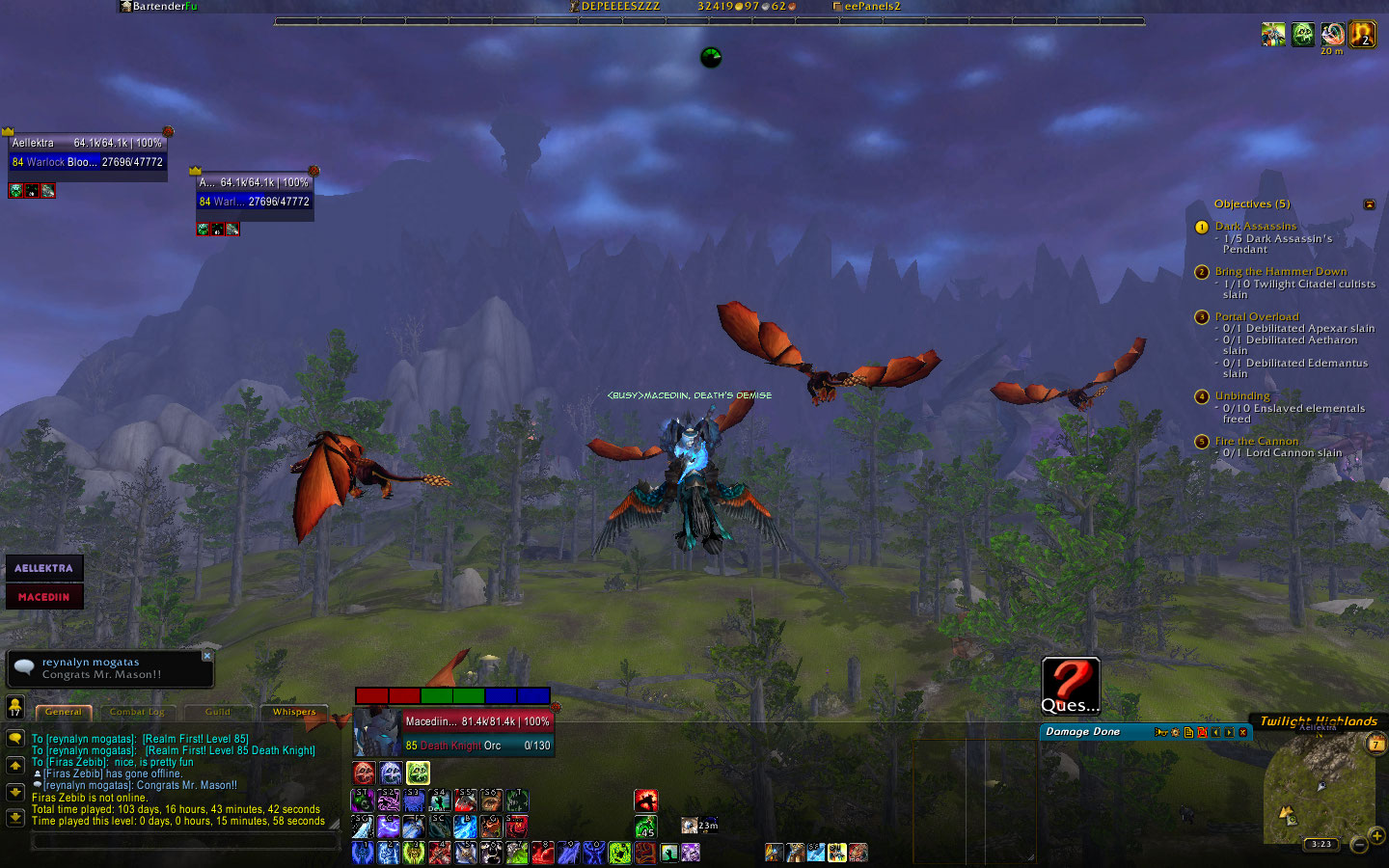Zoom in the minimap with the plus button
Image resolution: width=1389 pixels, height=868 pixels.
click(1376, 835)
